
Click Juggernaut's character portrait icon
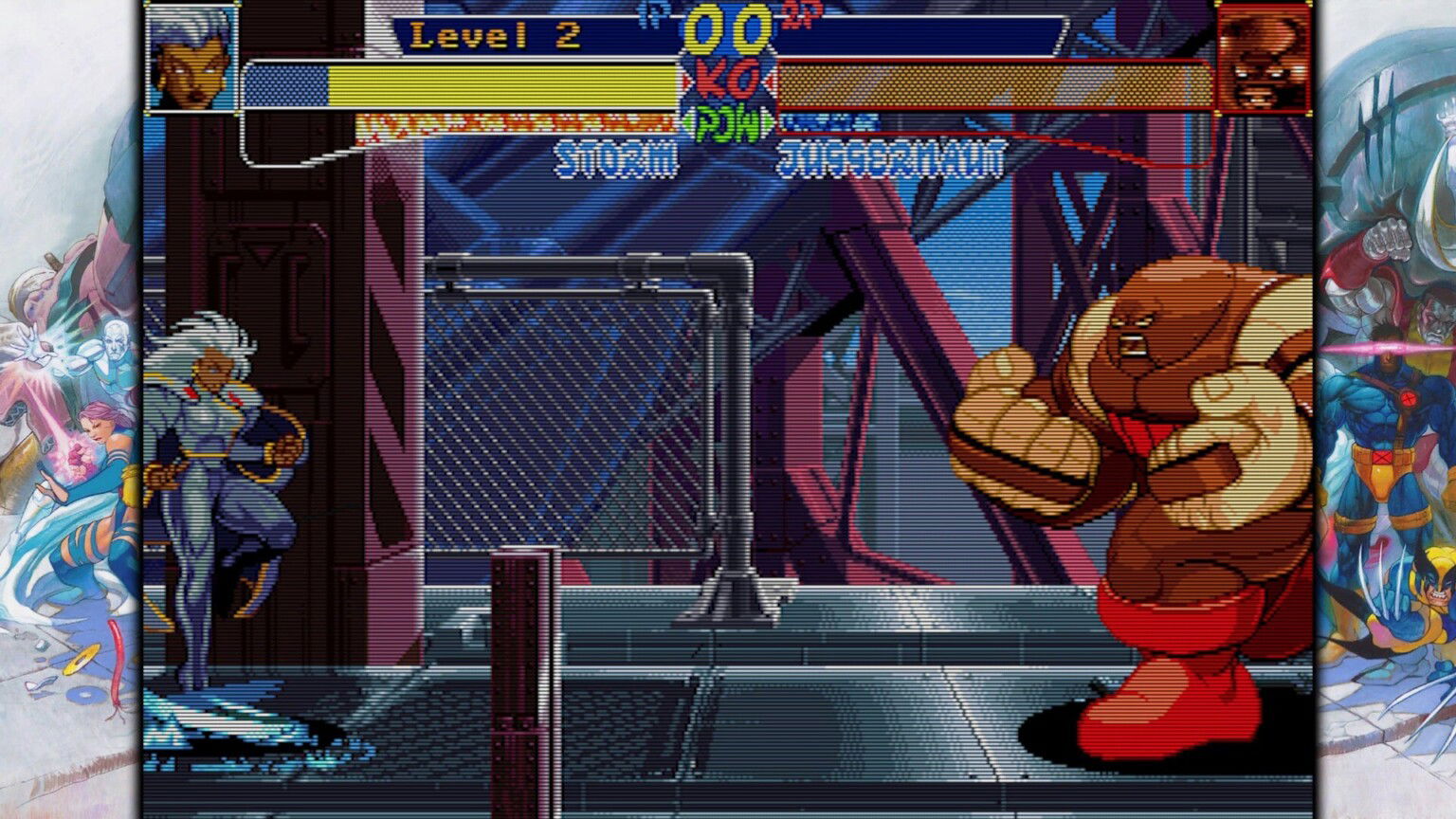coord(1265,57)
